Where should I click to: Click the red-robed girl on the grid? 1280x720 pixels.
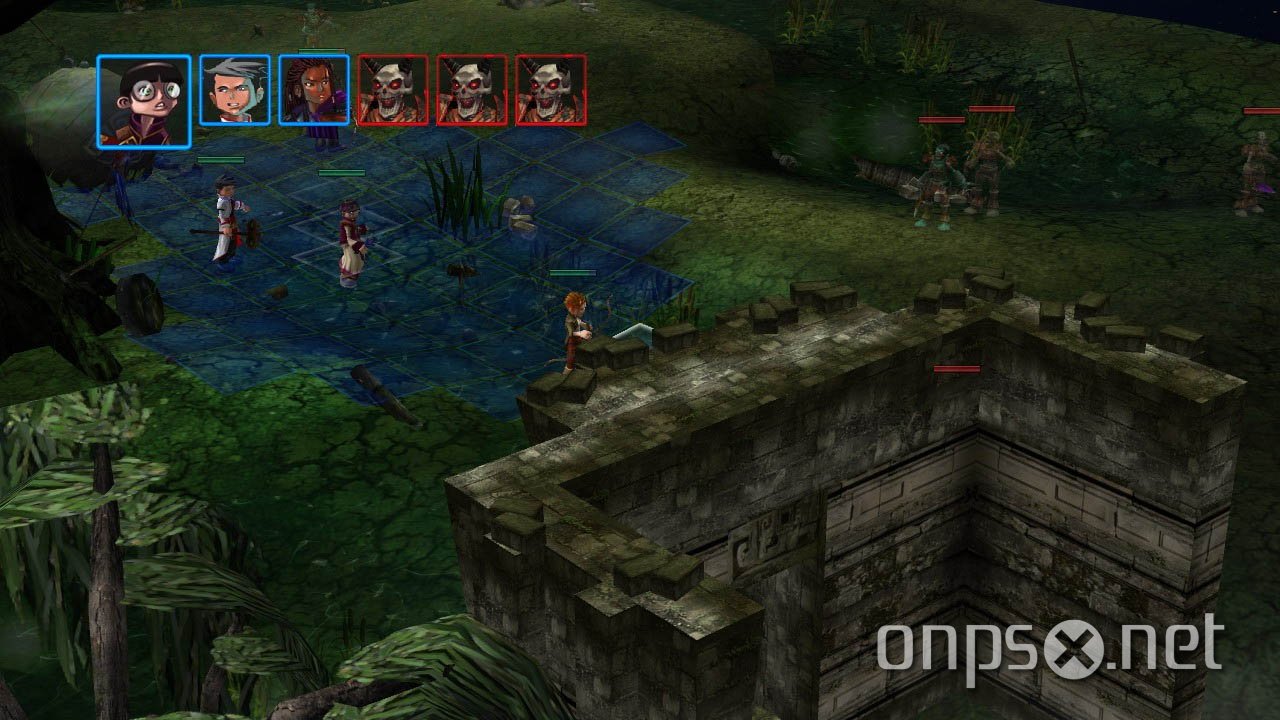tap(350, 235)
